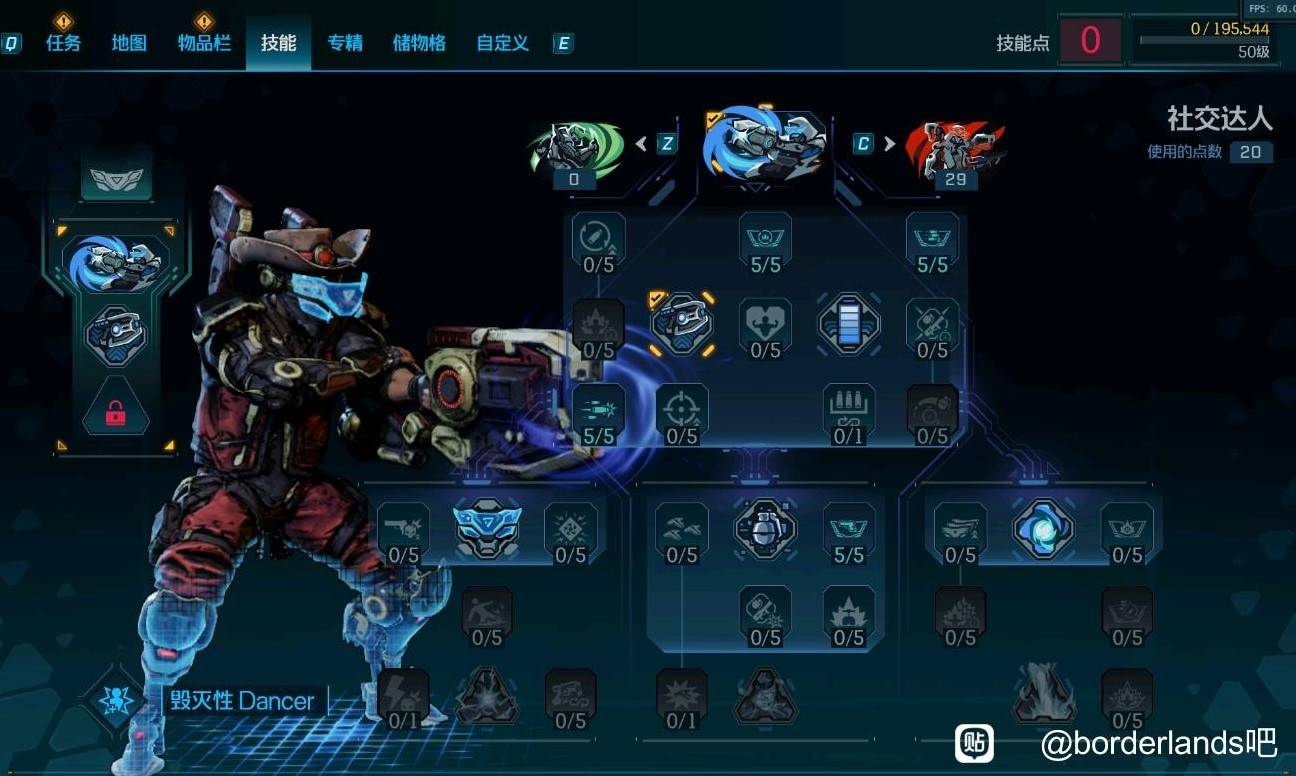Switch to the 地图 (Map) tab
Image resolution: width=1296 pixels, height=776 pixels.
point(129,43)
